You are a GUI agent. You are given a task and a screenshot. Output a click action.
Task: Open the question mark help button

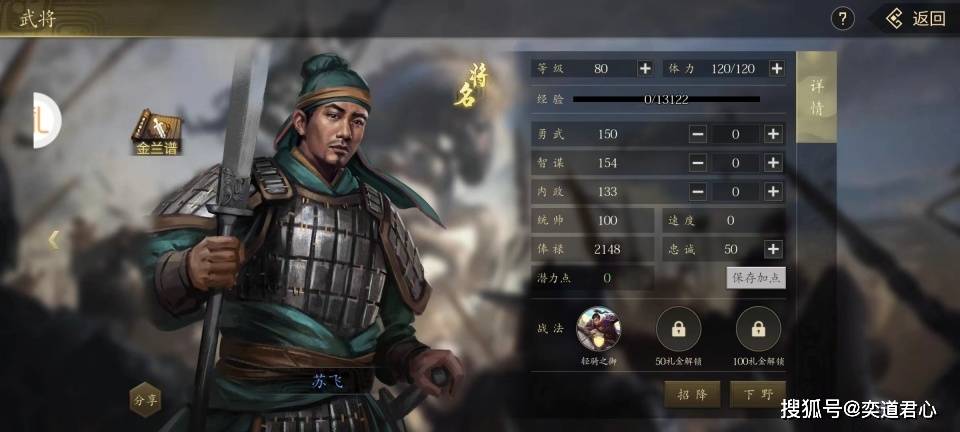pos(844,18)
